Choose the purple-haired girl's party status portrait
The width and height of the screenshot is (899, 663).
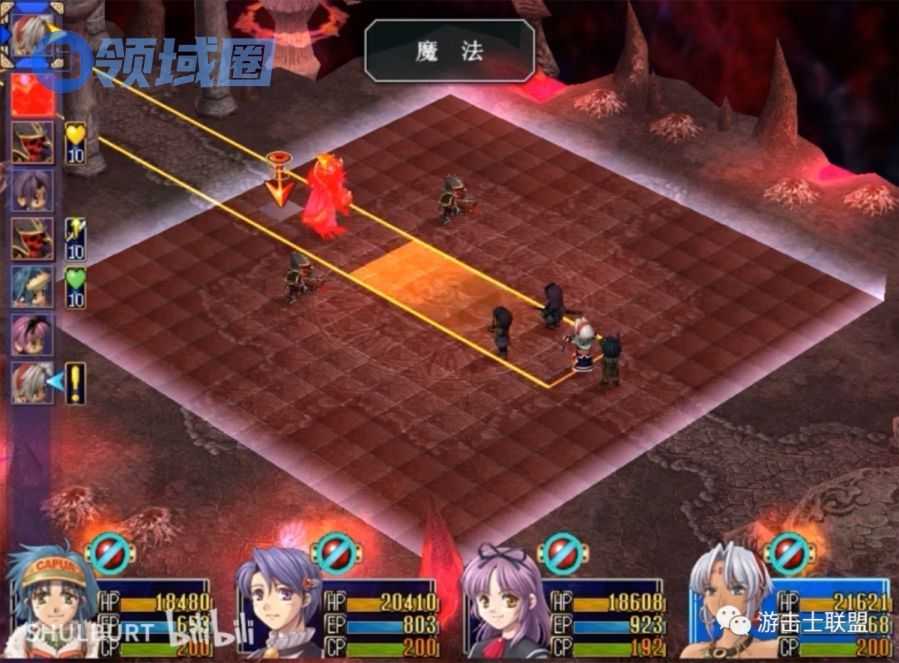tap(279, 602)
